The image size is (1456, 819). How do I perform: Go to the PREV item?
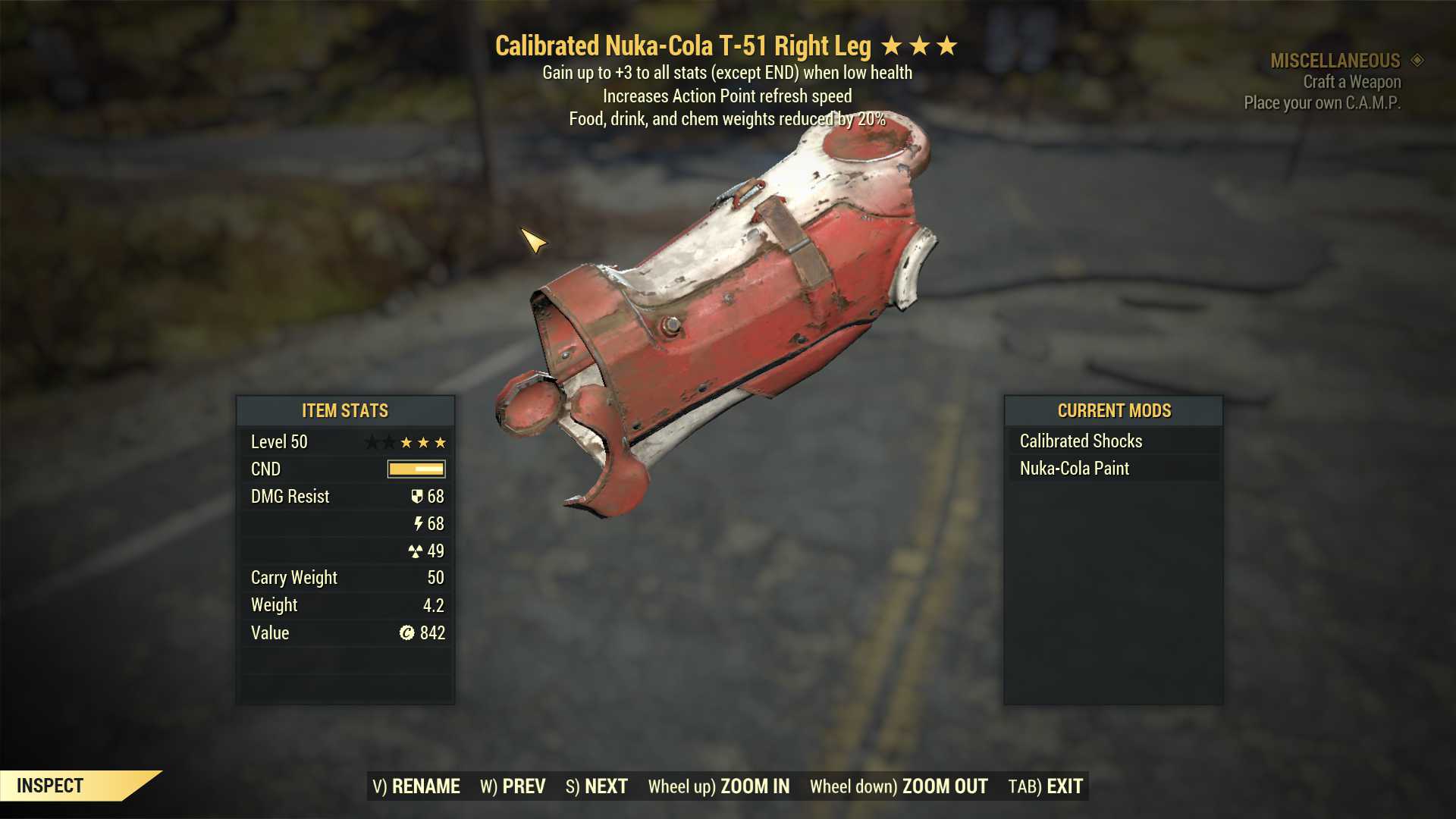[x=513, y=786]
